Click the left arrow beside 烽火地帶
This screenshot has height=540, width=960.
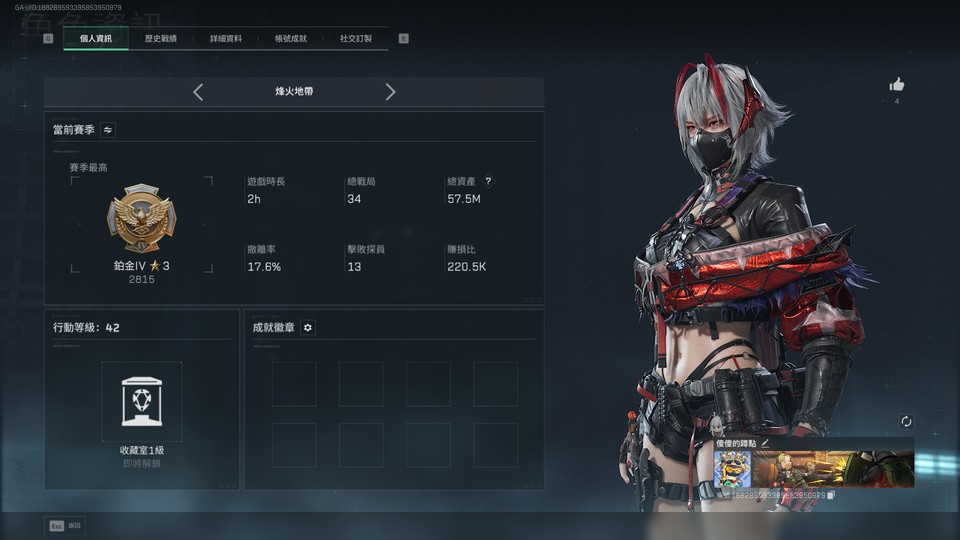pyautogui.click(x=198, y=92)
